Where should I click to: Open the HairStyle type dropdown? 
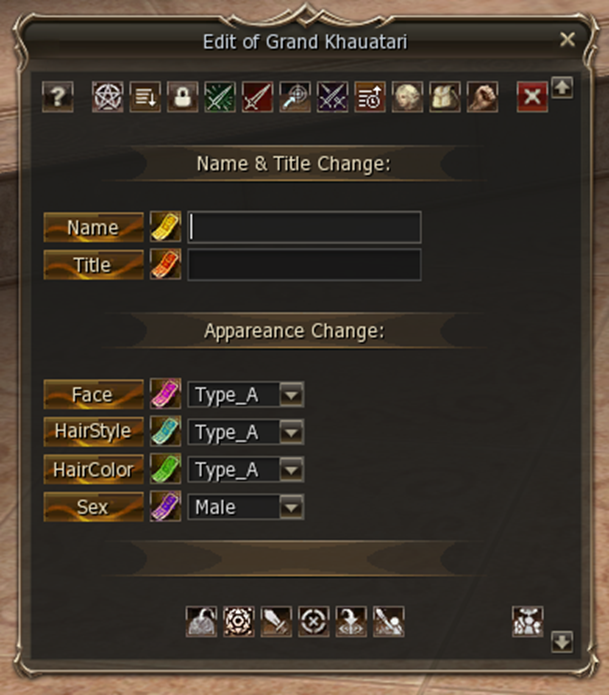tap(291, 432)
